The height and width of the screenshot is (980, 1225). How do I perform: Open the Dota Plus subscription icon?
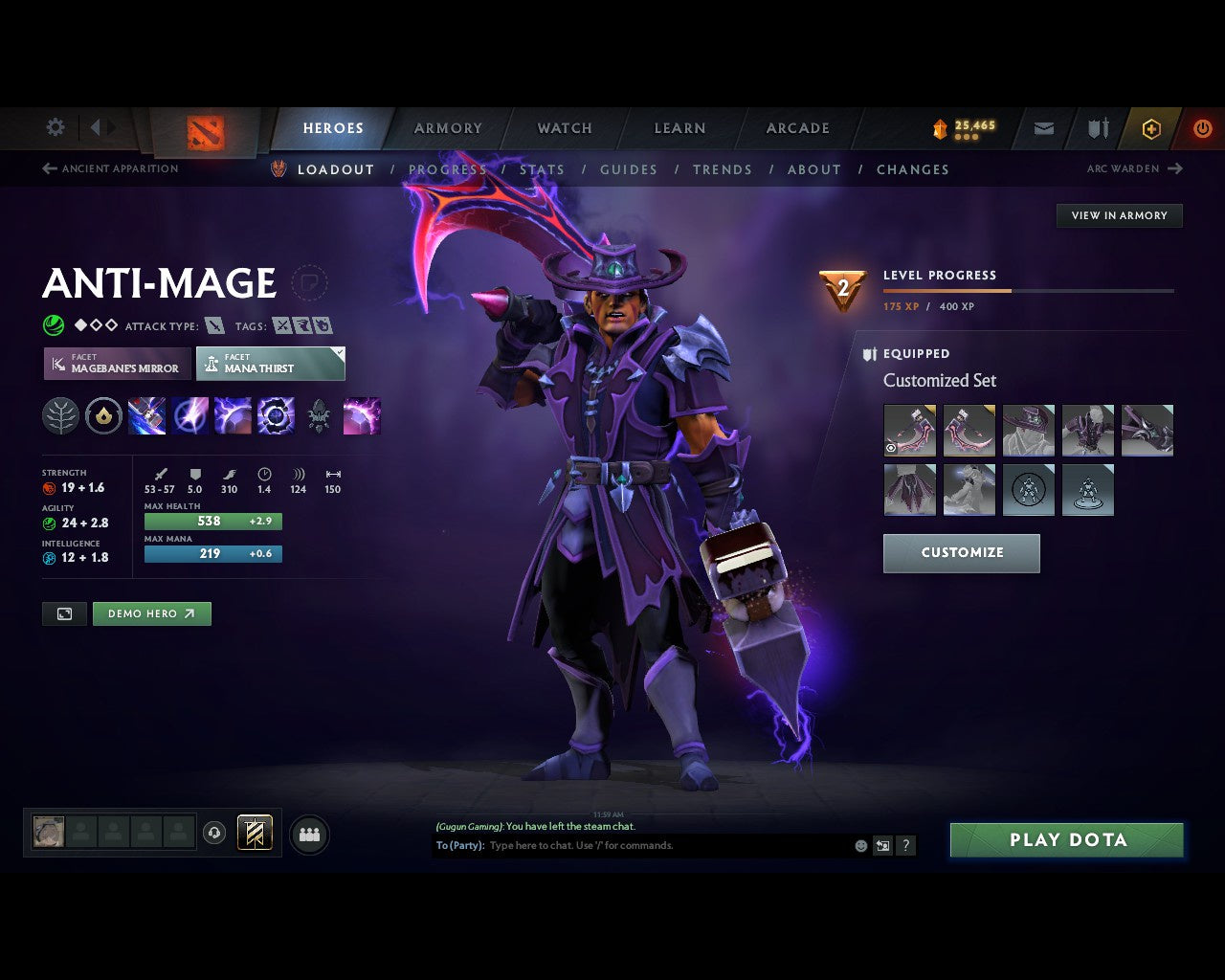[1151, 128]
